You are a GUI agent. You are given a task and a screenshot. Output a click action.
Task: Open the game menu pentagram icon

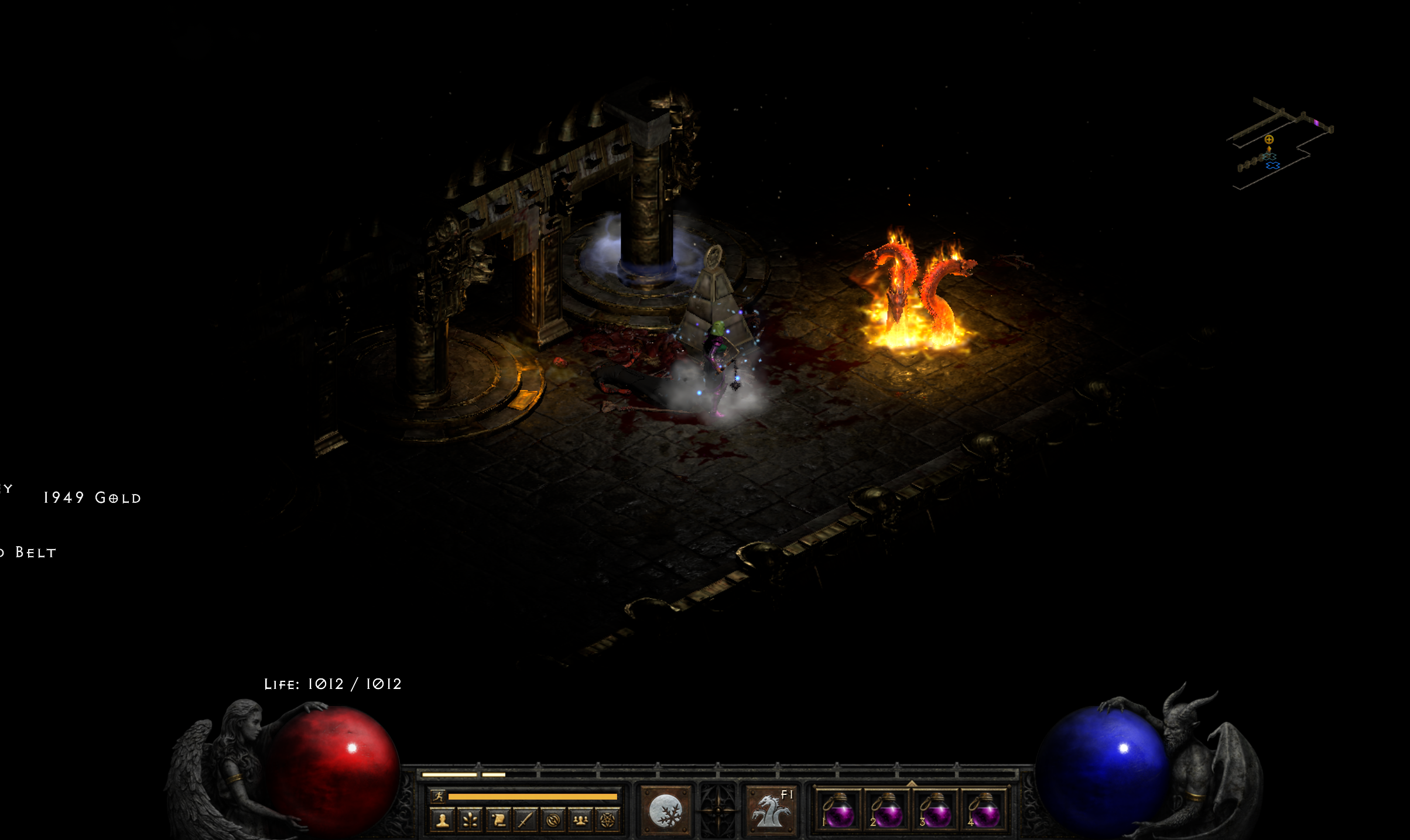coord(608,820)
